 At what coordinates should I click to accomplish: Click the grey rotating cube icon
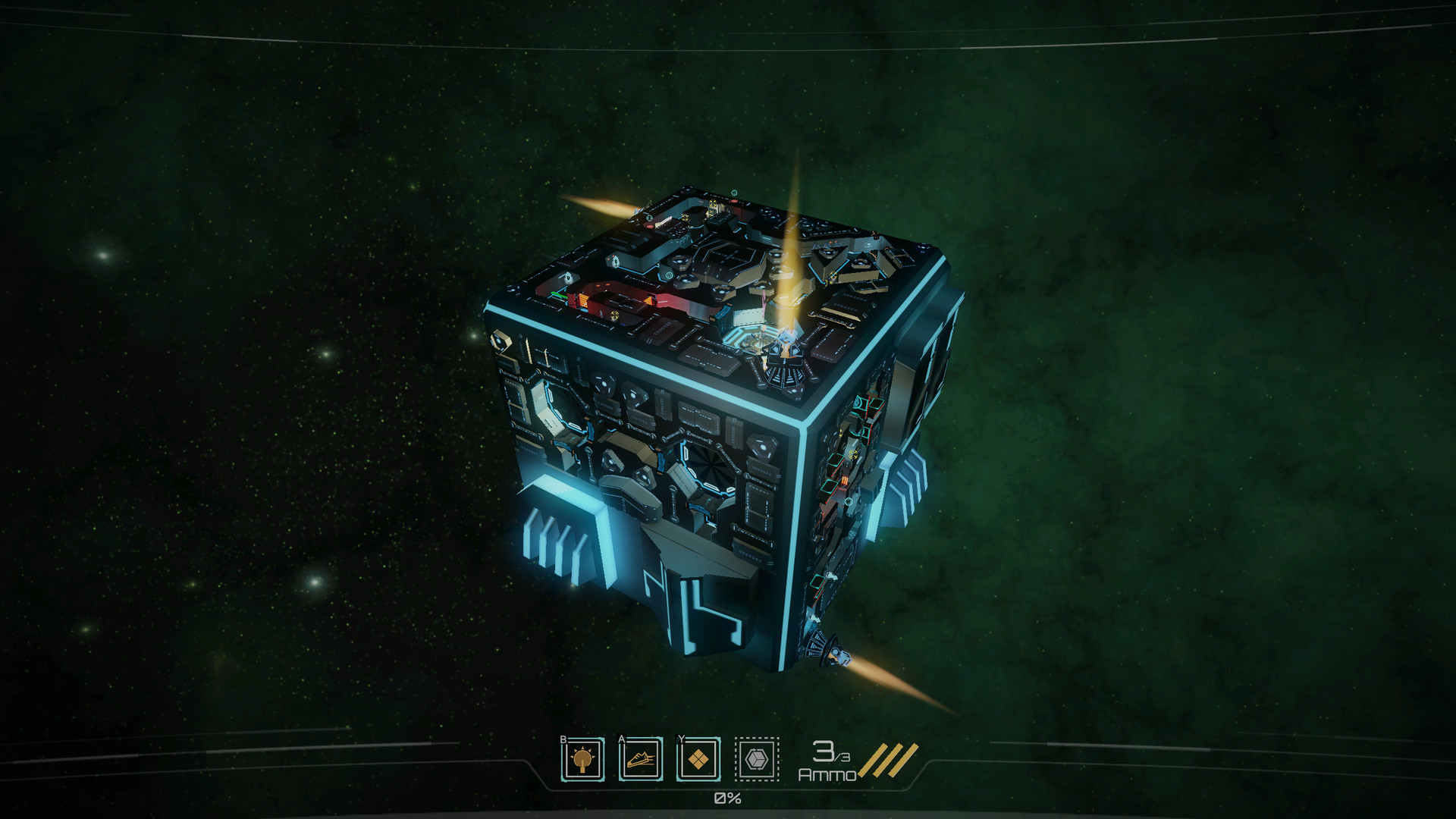pyautogui.click(x=756, y=759)
